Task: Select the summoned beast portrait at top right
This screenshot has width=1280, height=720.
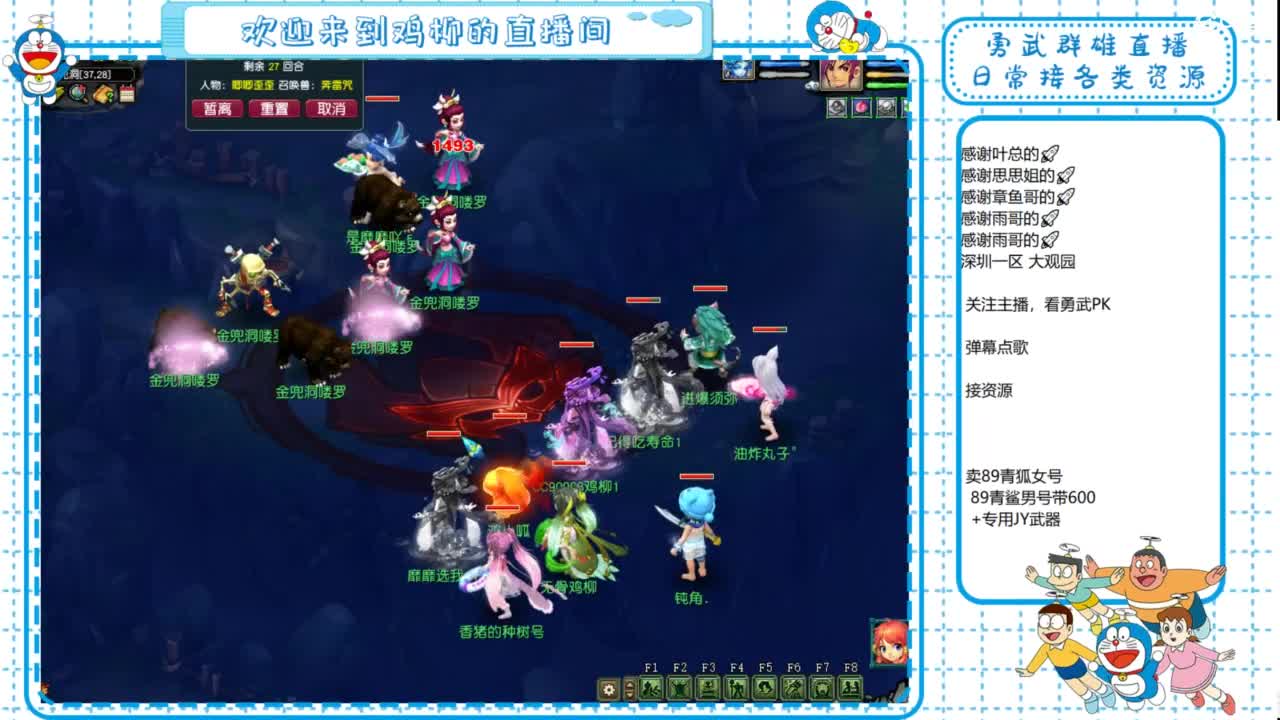Action: [x=737, y=70]
